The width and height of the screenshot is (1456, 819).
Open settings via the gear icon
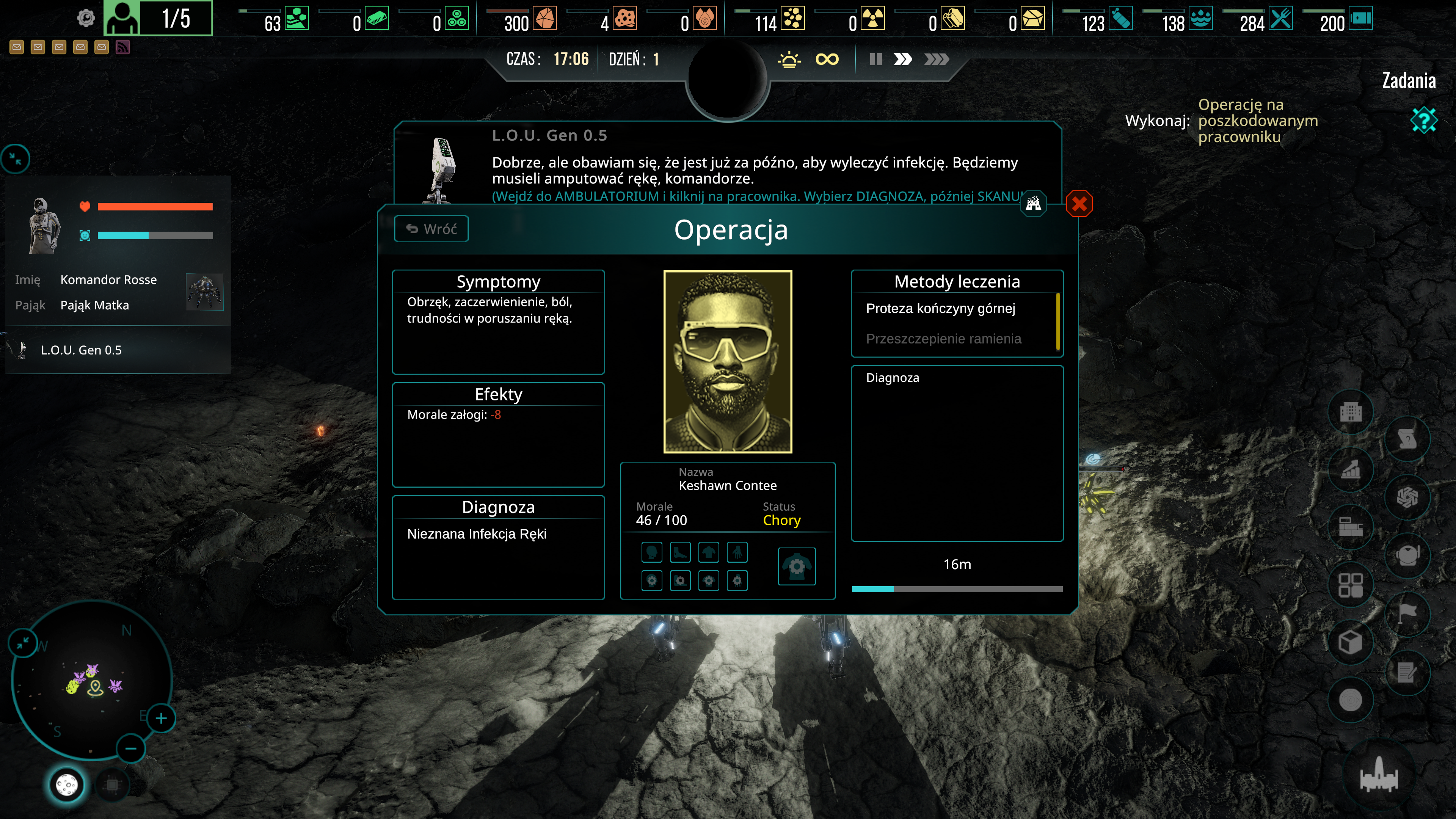click(x=86, y=19)
